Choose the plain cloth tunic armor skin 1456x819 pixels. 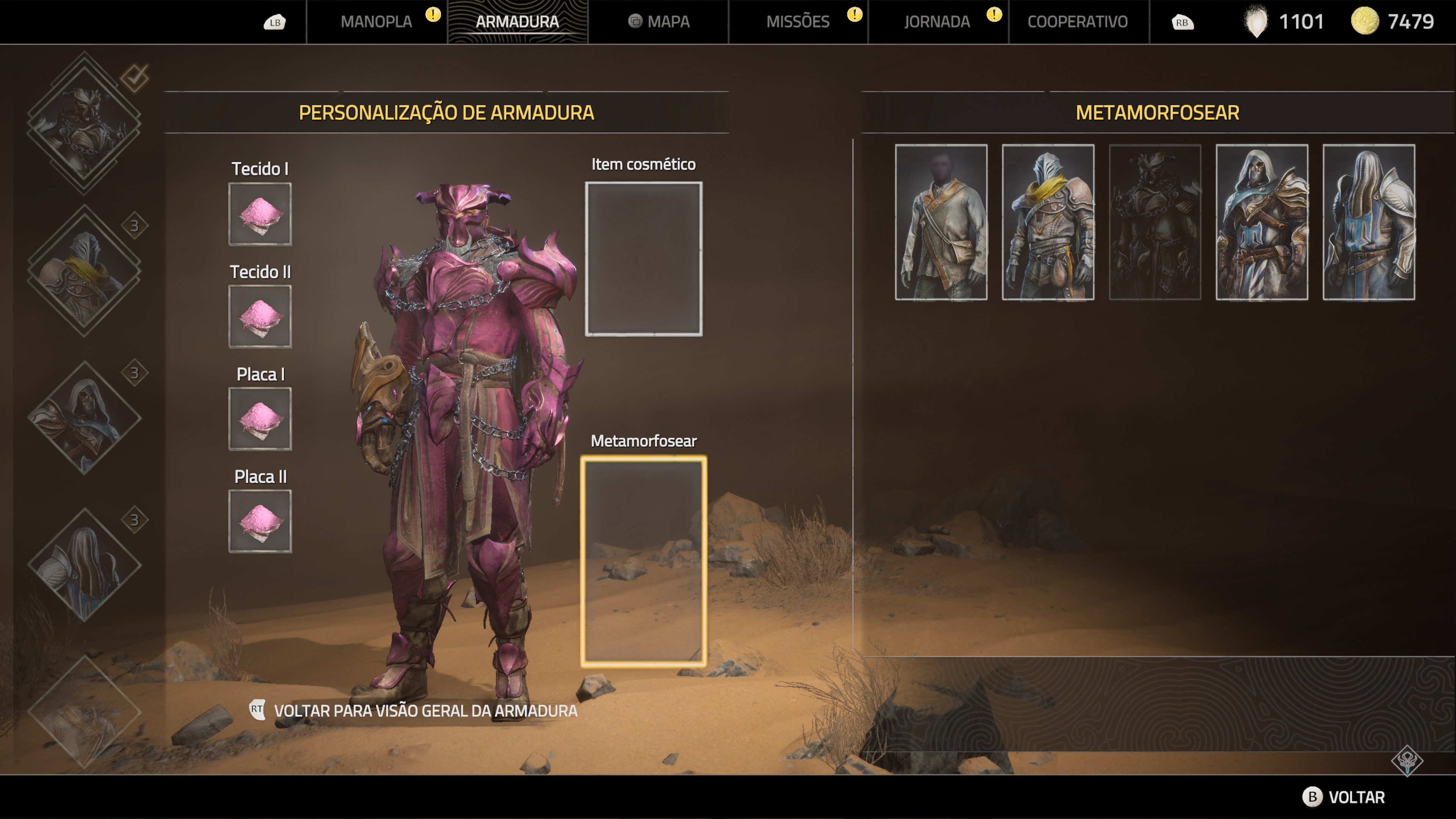click(x=941, y=222)
